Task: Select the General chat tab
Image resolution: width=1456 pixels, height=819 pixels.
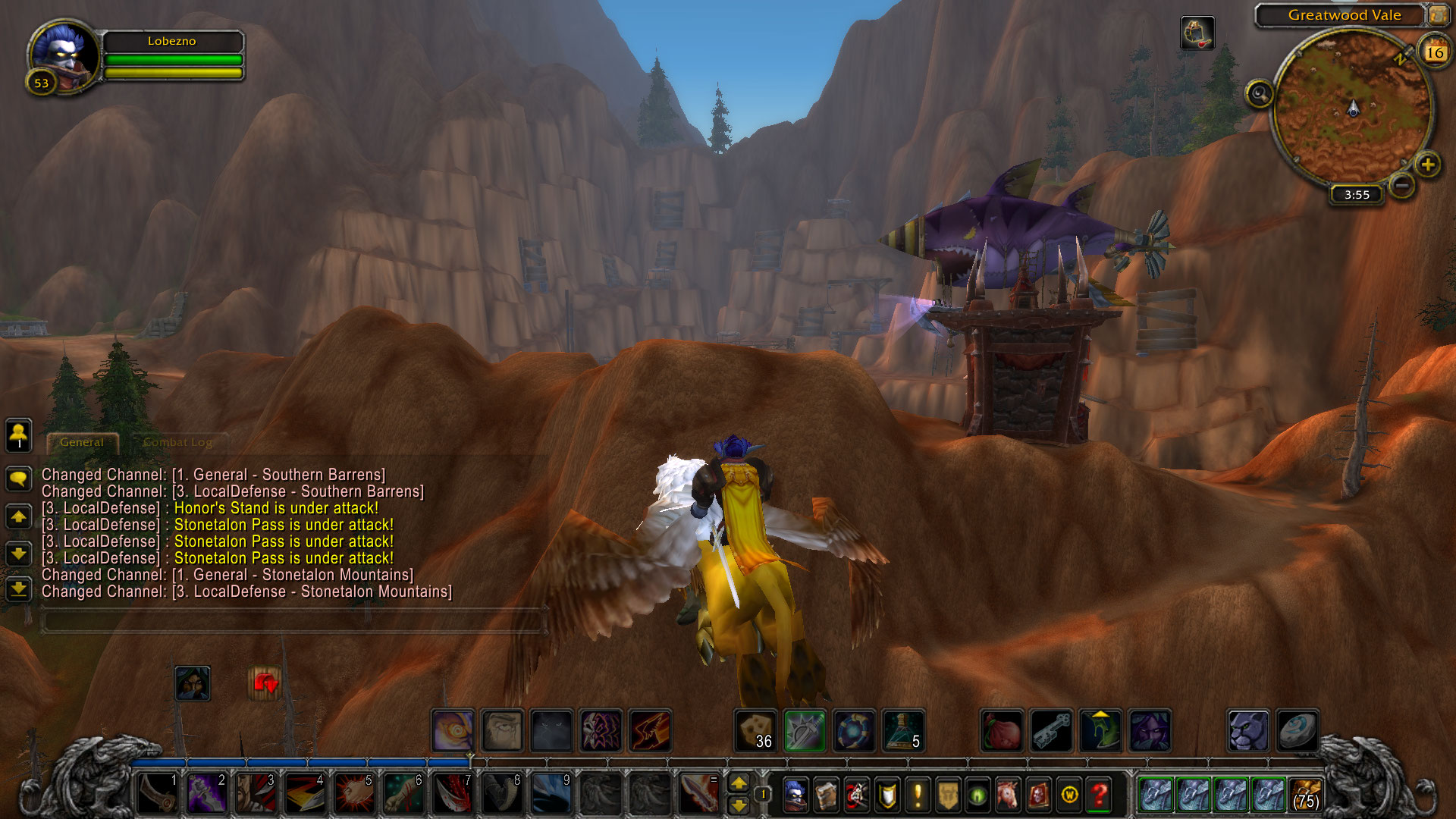Action: point(82,442)
